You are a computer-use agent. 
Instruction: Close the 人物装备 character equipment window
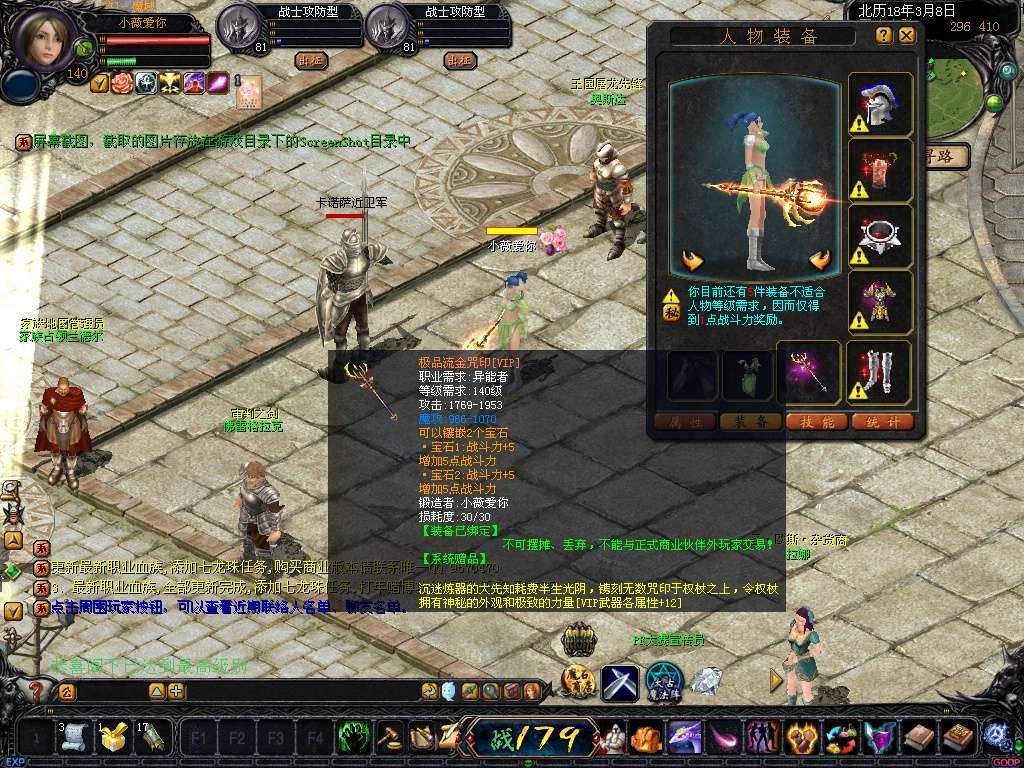[907, 35]
